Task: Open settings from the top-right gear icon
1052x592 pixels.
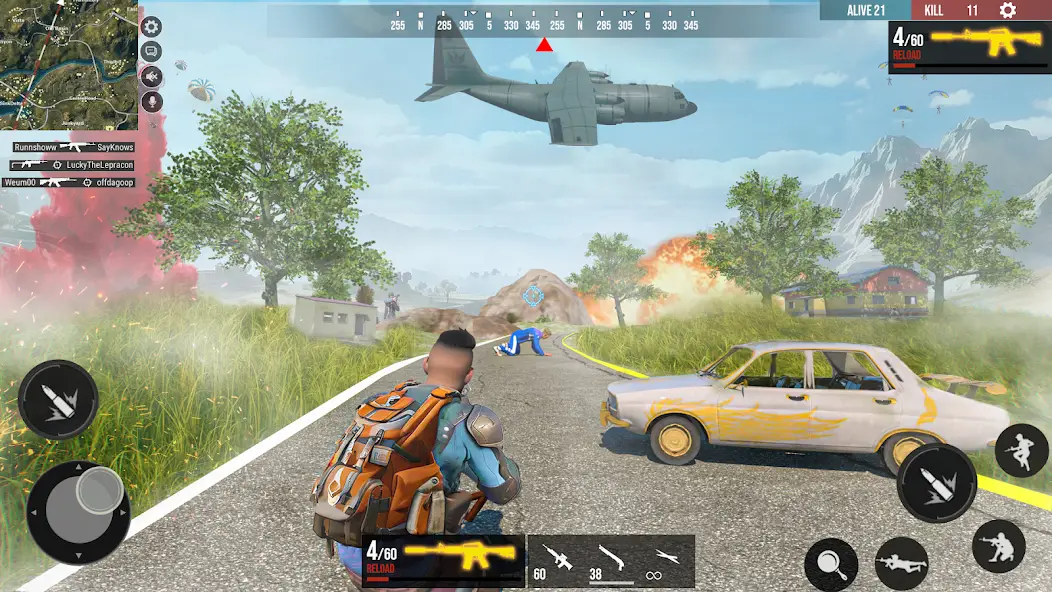Action: (x=1008, y=10)
